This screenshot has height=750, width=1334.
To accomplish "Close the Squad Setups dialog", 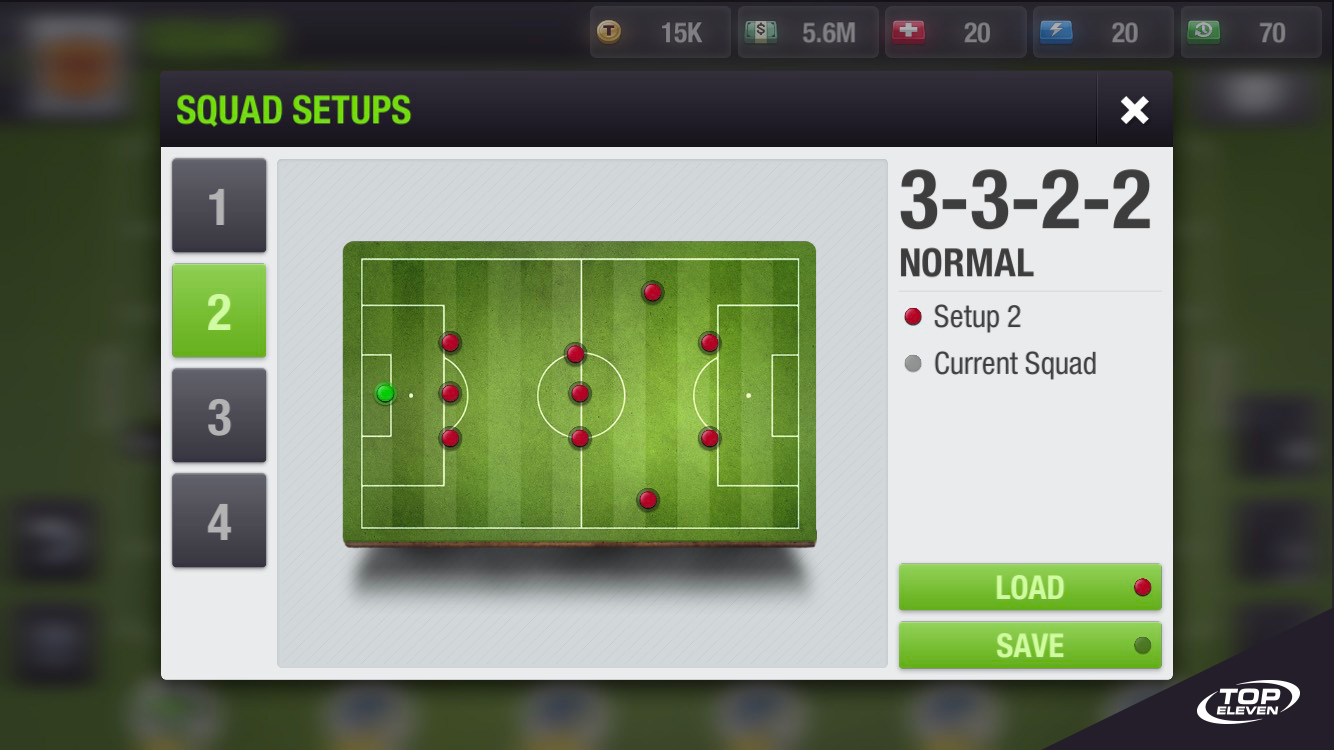I will 1134,110.
